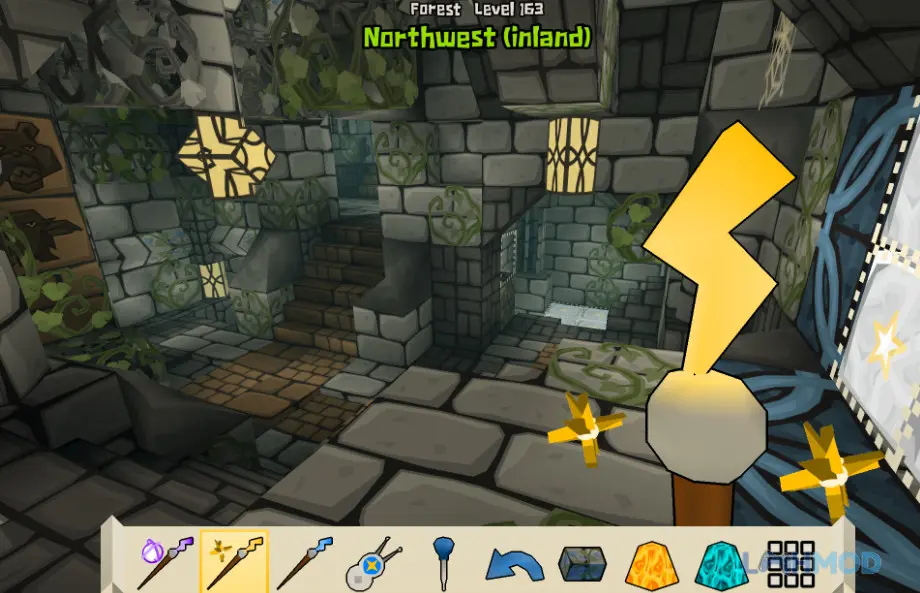The width and height of the screenshot is (920, 593).
Task: Open the inventory grid button
Action: click(x=790, y=564)
